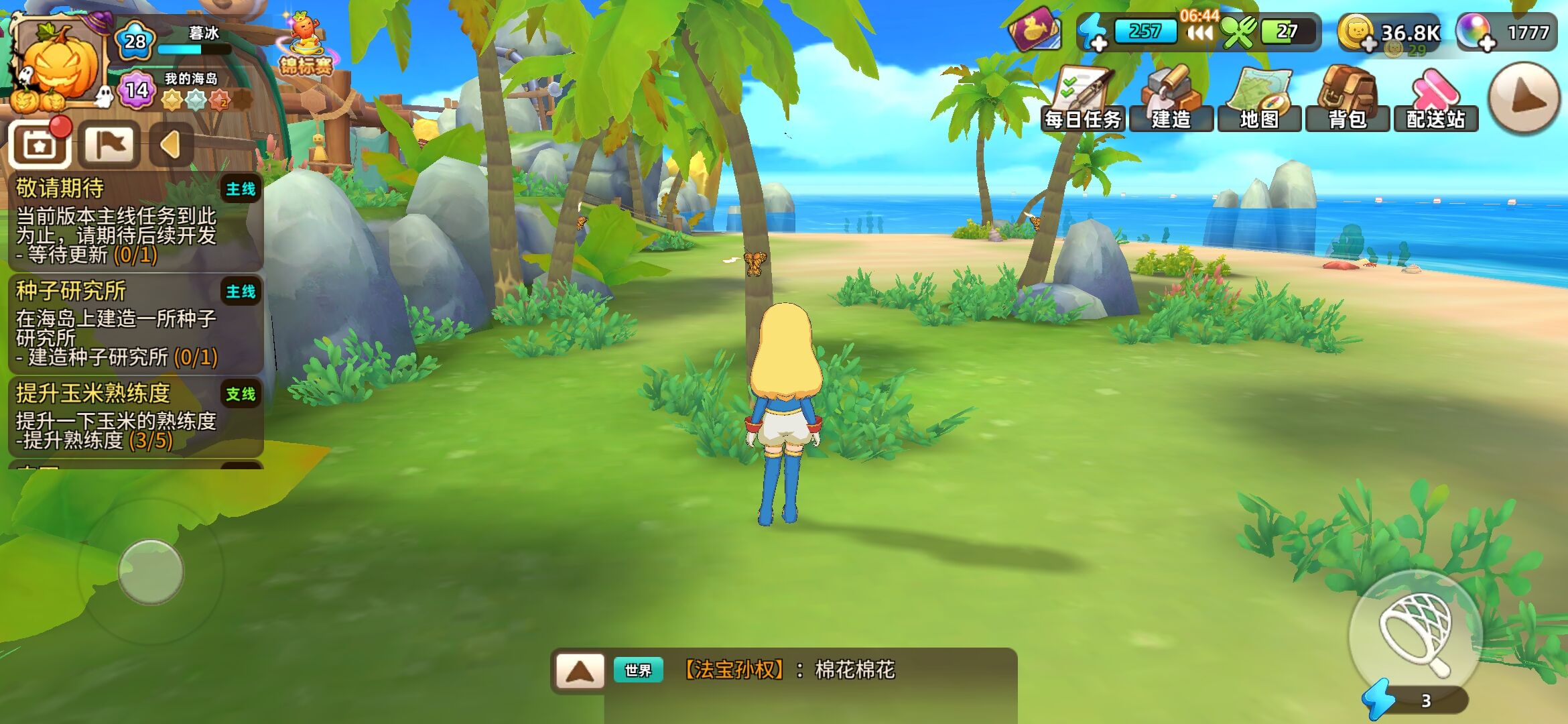
Task: Open the 每日任务 daily tasks menu
Action: pyautogui.click(x=1082, y=99)
